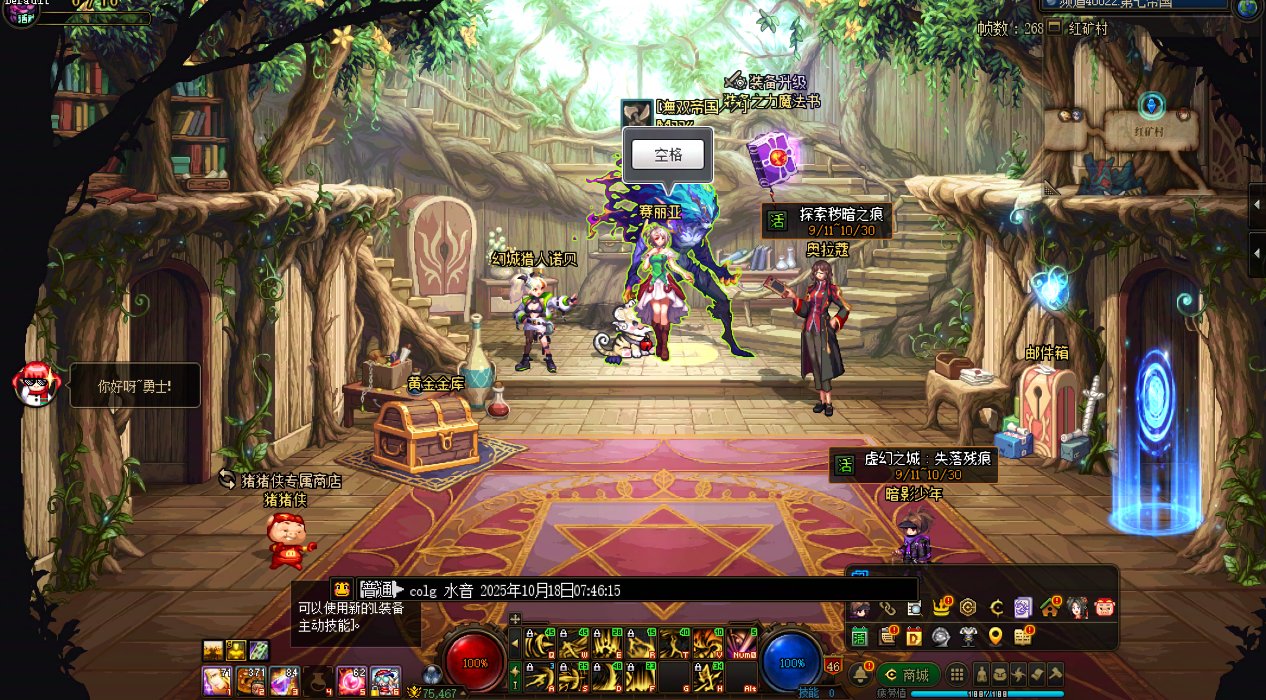Select the red pig face icon
Screen dimensions: 1266x700
pyautogui.click(x=1104, y=607)
